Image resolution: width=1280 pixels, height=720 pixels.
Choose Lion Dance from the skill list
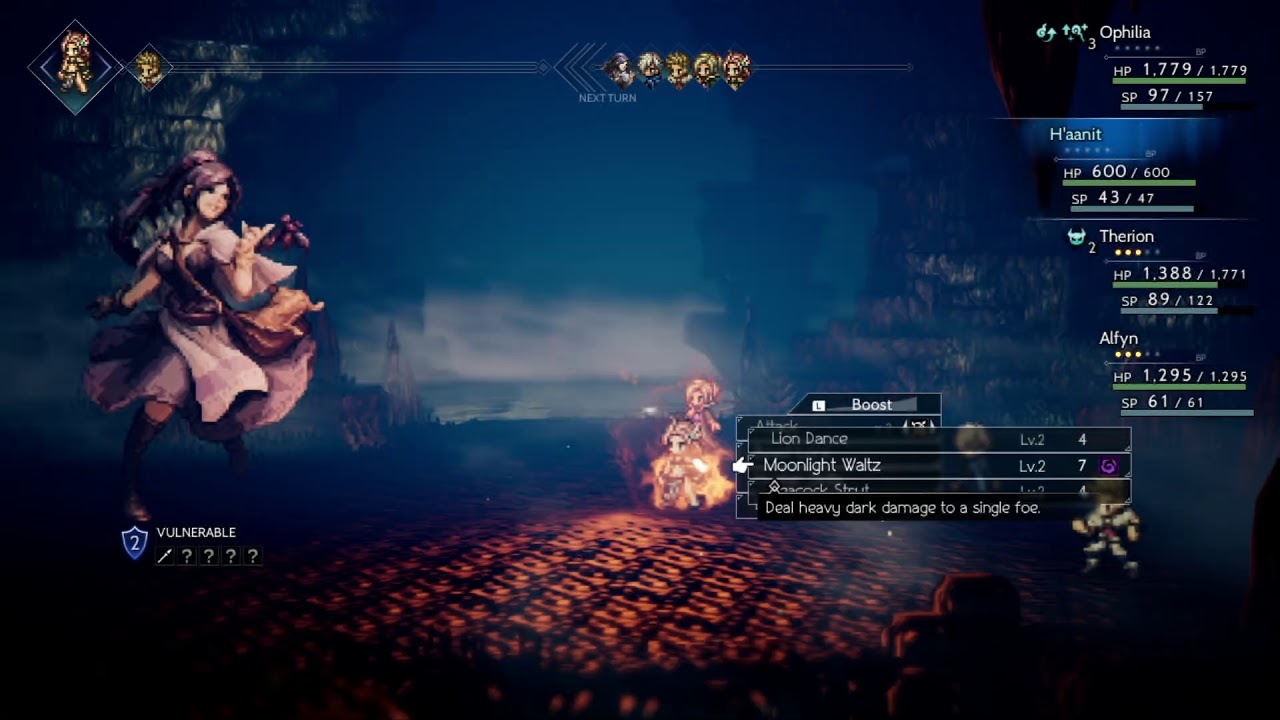coord(809,439)
